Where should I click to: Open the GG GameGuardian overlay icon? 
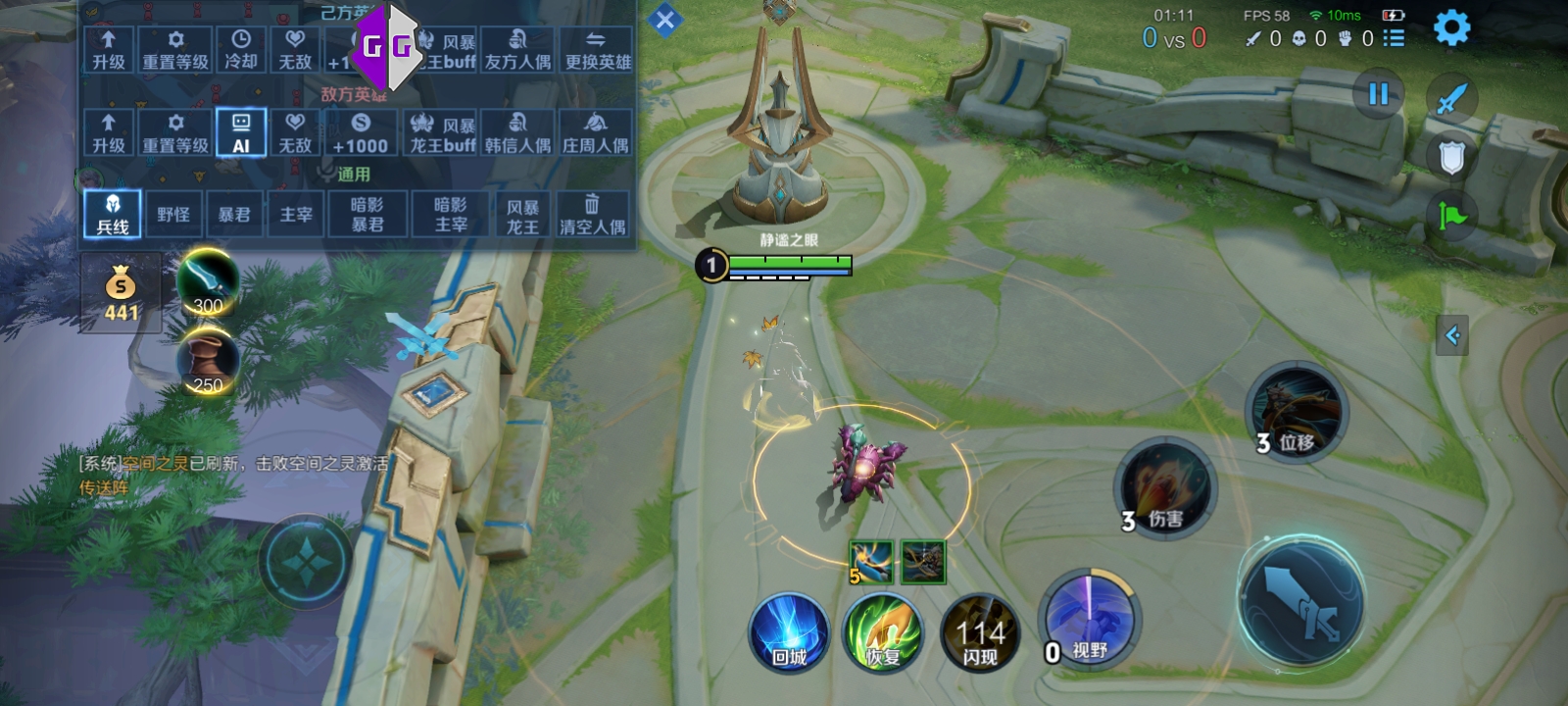pos(386,44)
